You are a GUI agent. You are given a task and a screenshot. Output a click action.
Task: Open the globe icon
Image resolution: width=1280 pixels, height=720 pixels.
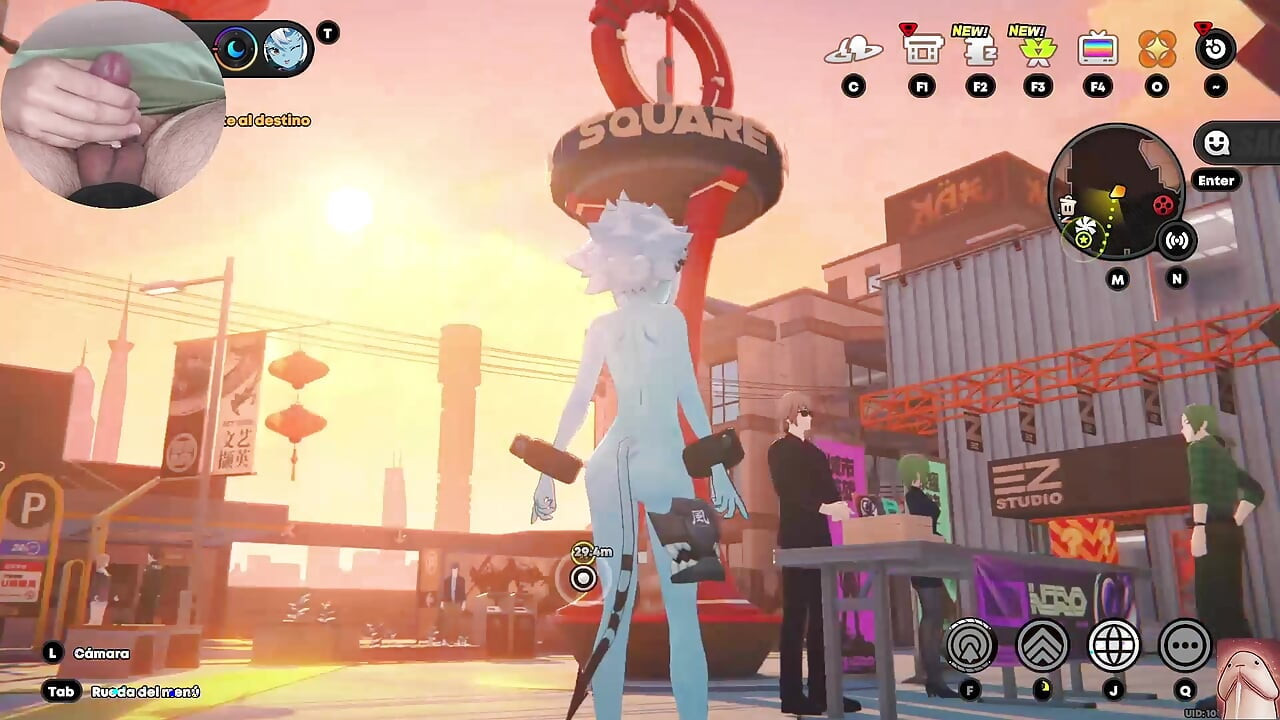click(1114, 645)
